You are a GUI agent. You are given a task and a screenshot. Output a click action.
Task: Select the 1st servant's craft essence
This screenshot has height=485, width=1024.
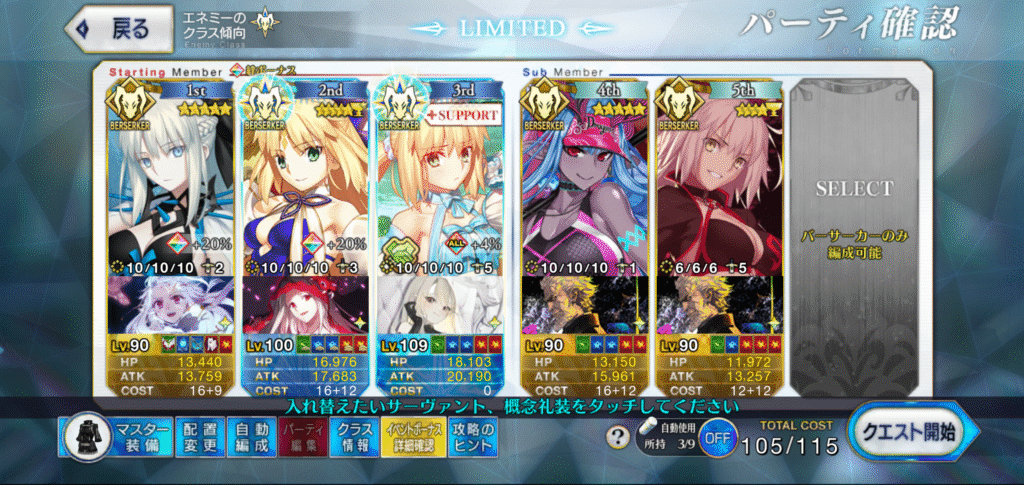click(x=169, y=307)
